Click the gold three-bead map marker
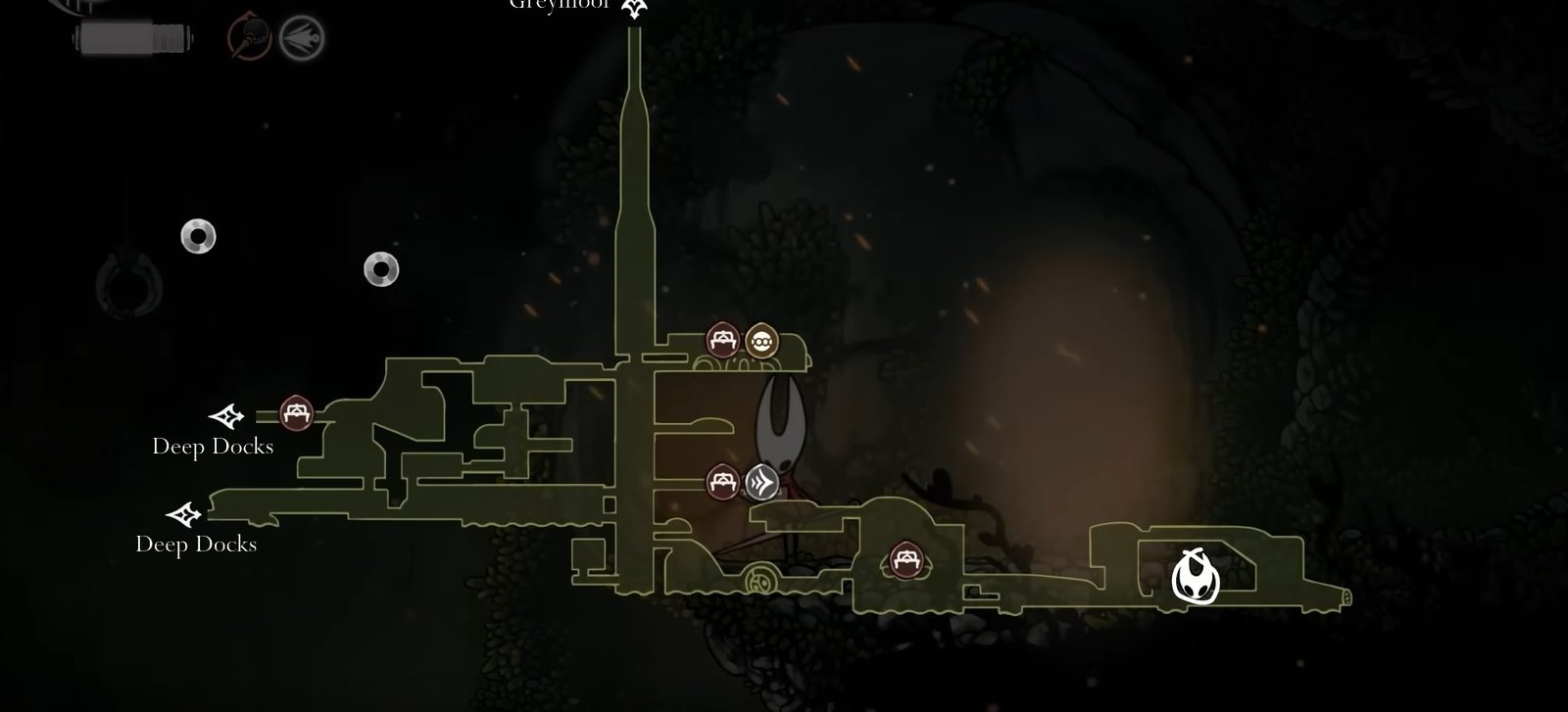The width and height of the screenshot is (1568, 712). 761,341
